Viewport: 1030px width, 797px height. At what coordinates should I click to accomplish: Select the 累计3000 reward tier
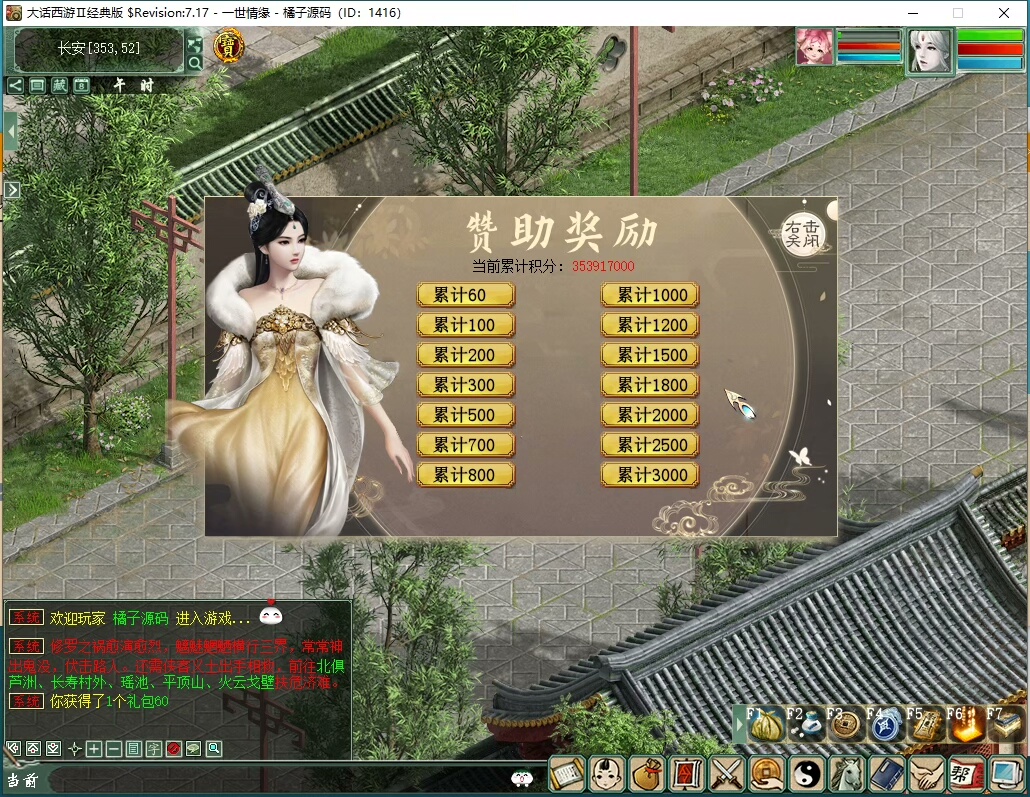650,475
